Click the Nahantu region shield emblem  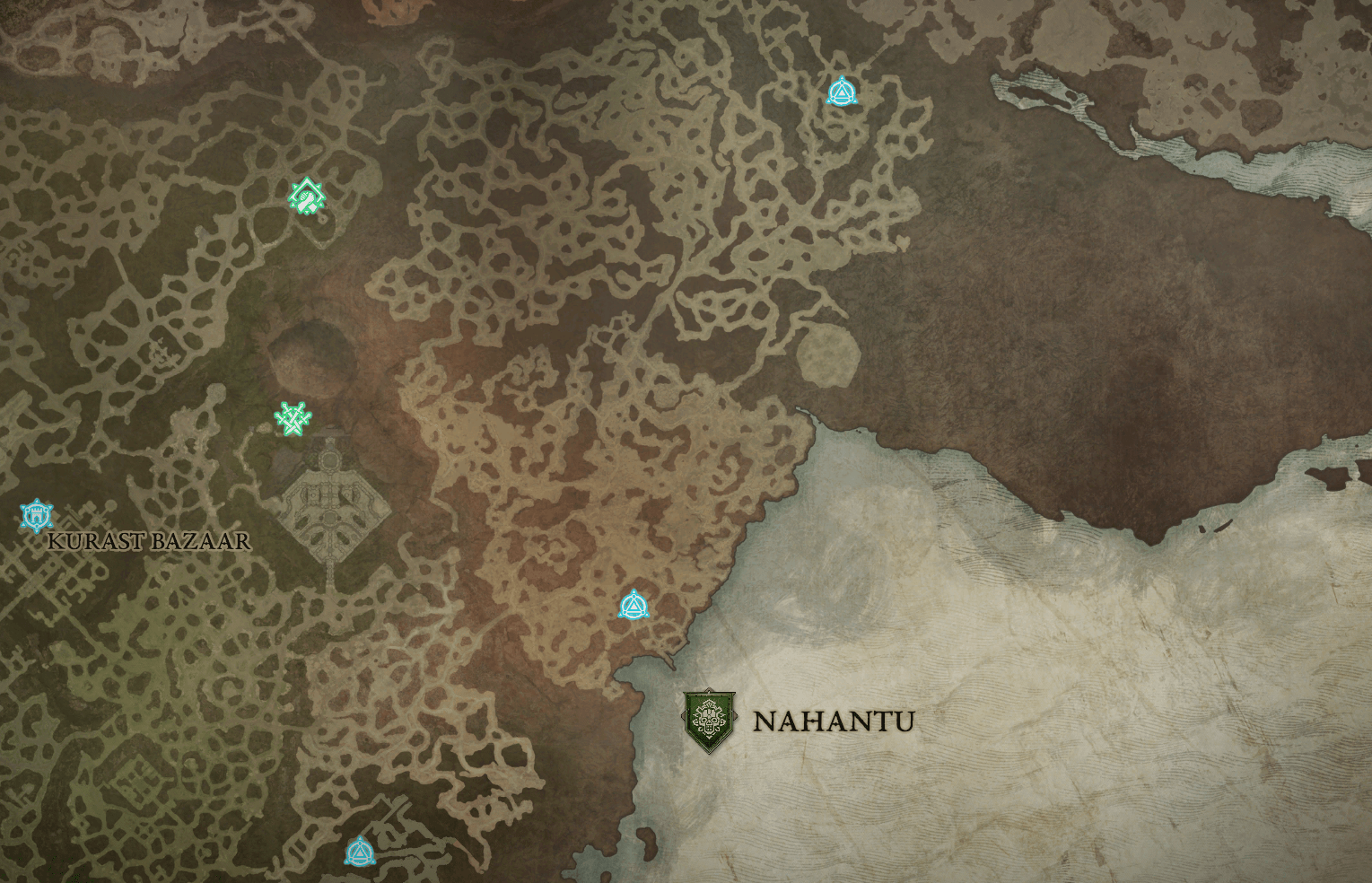tap(710, 721)
